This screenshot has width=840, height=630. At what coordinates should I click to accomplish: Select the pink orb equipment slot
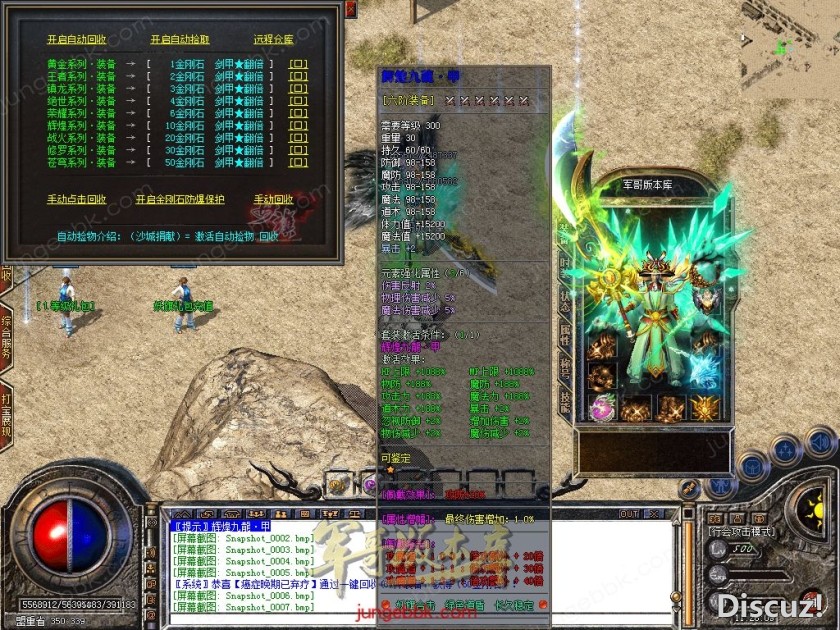603,408
